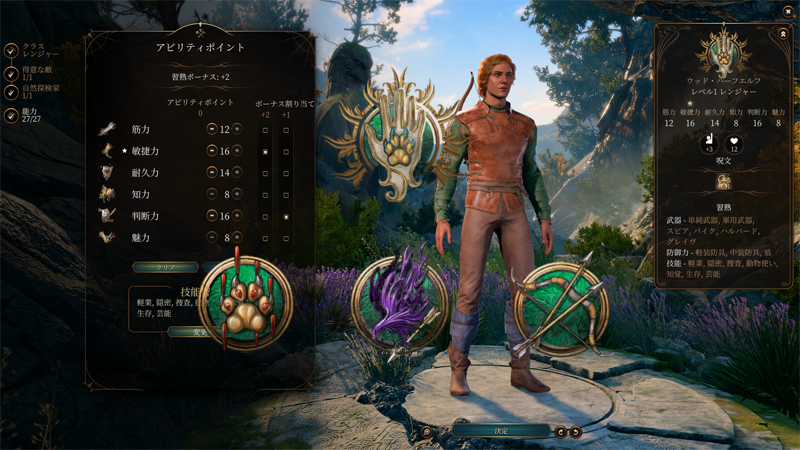Lower the 敏捷力 score by one
The height and width of the screenshot is (450, 800).
click(212, 150)
